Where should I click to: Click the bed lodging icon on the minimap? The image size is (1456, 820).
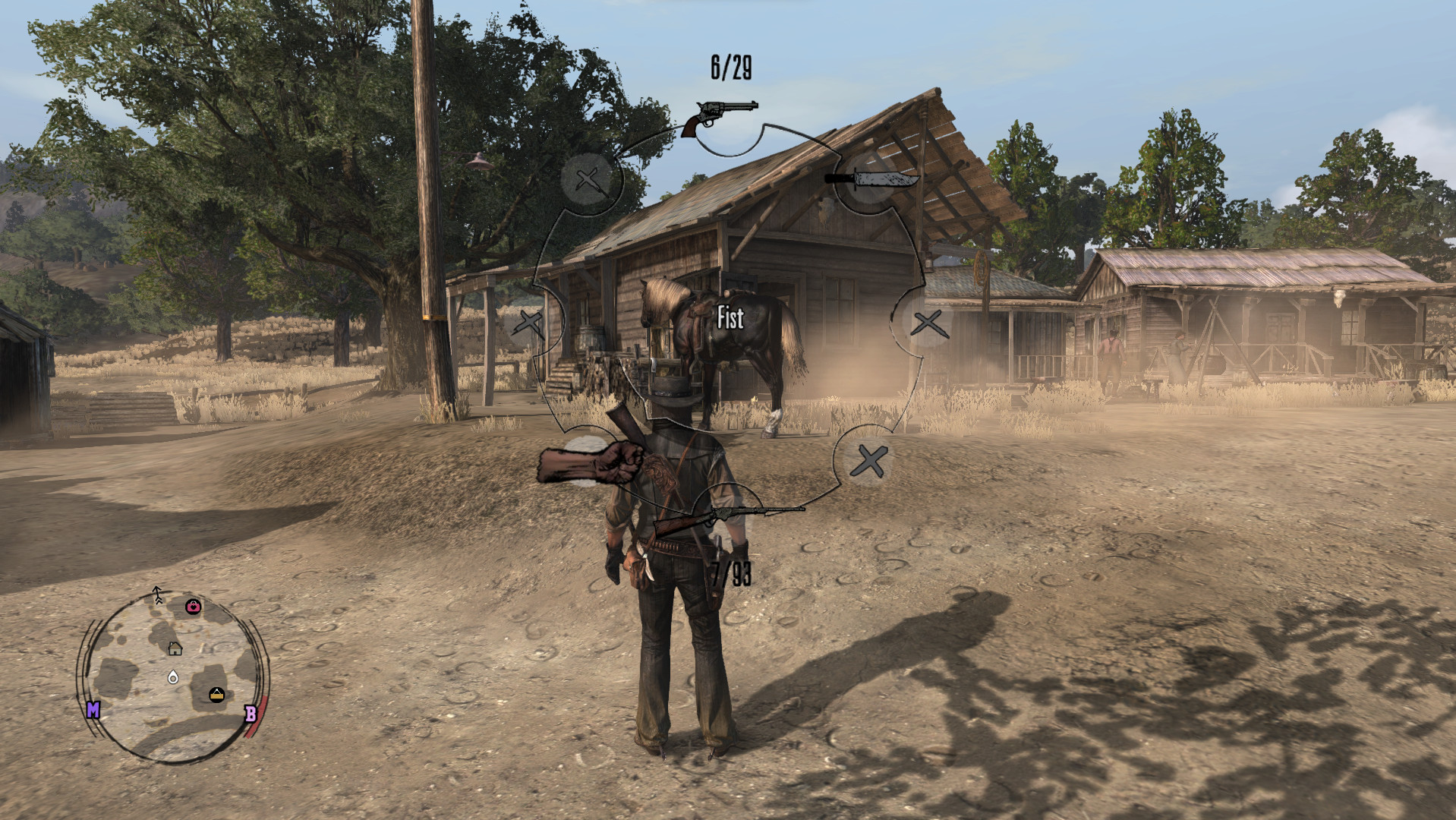[216, 693]
